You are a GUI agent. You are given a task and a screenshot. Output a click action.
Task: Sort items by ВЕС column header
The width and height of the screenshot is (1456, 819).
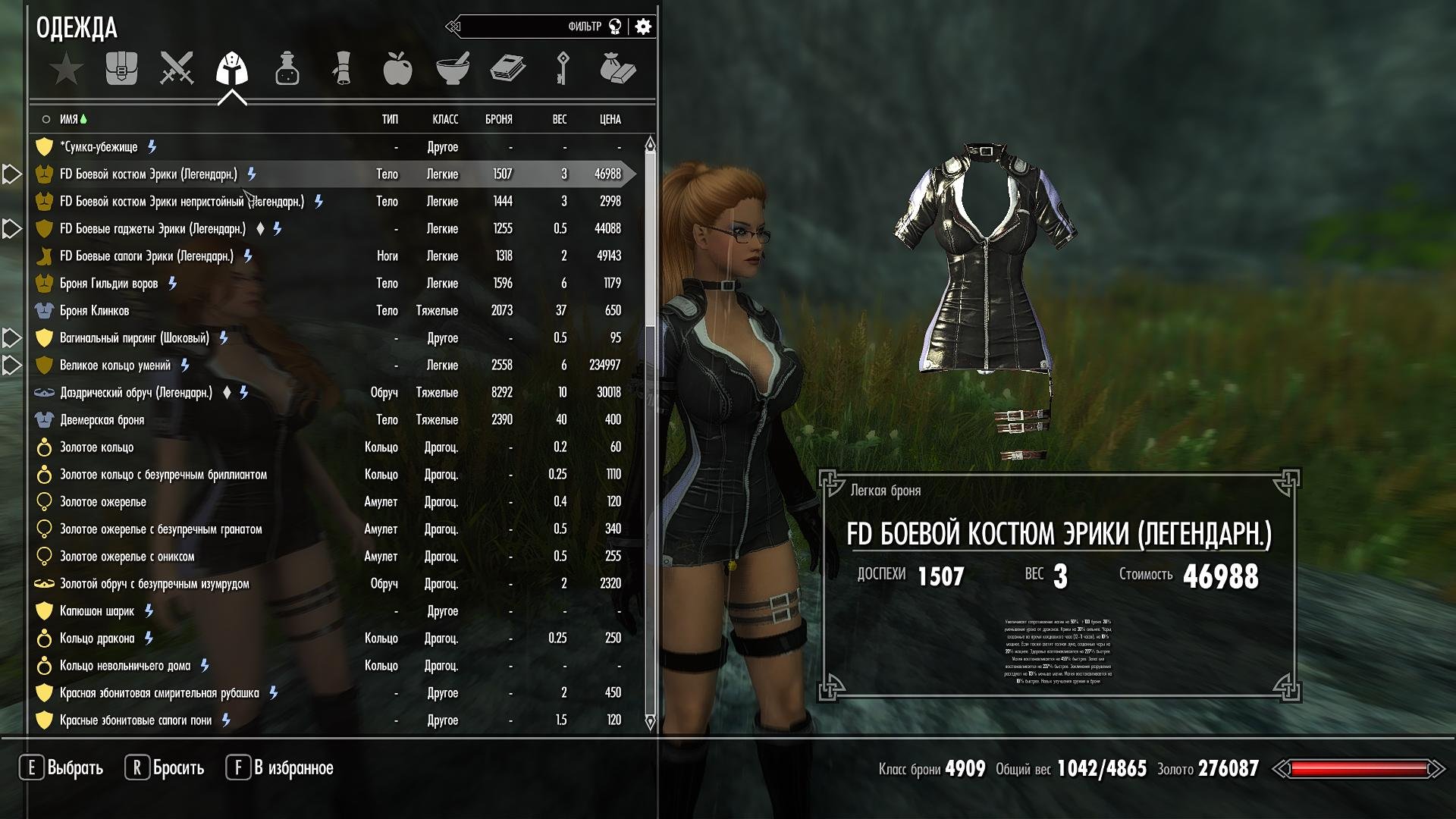click(560, 120)
